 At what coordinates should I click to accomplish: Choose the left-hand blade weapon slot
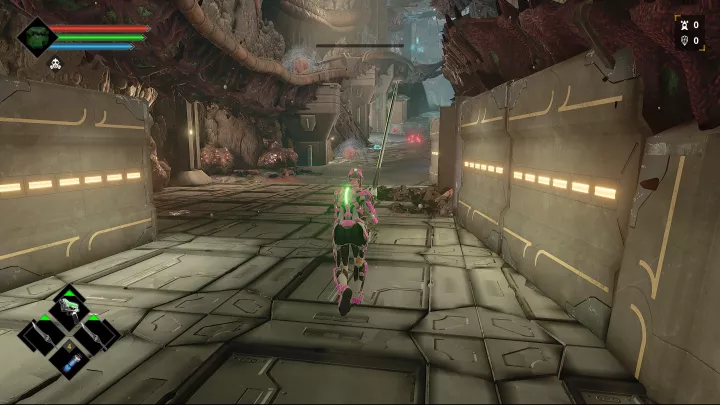coord(42,335)
